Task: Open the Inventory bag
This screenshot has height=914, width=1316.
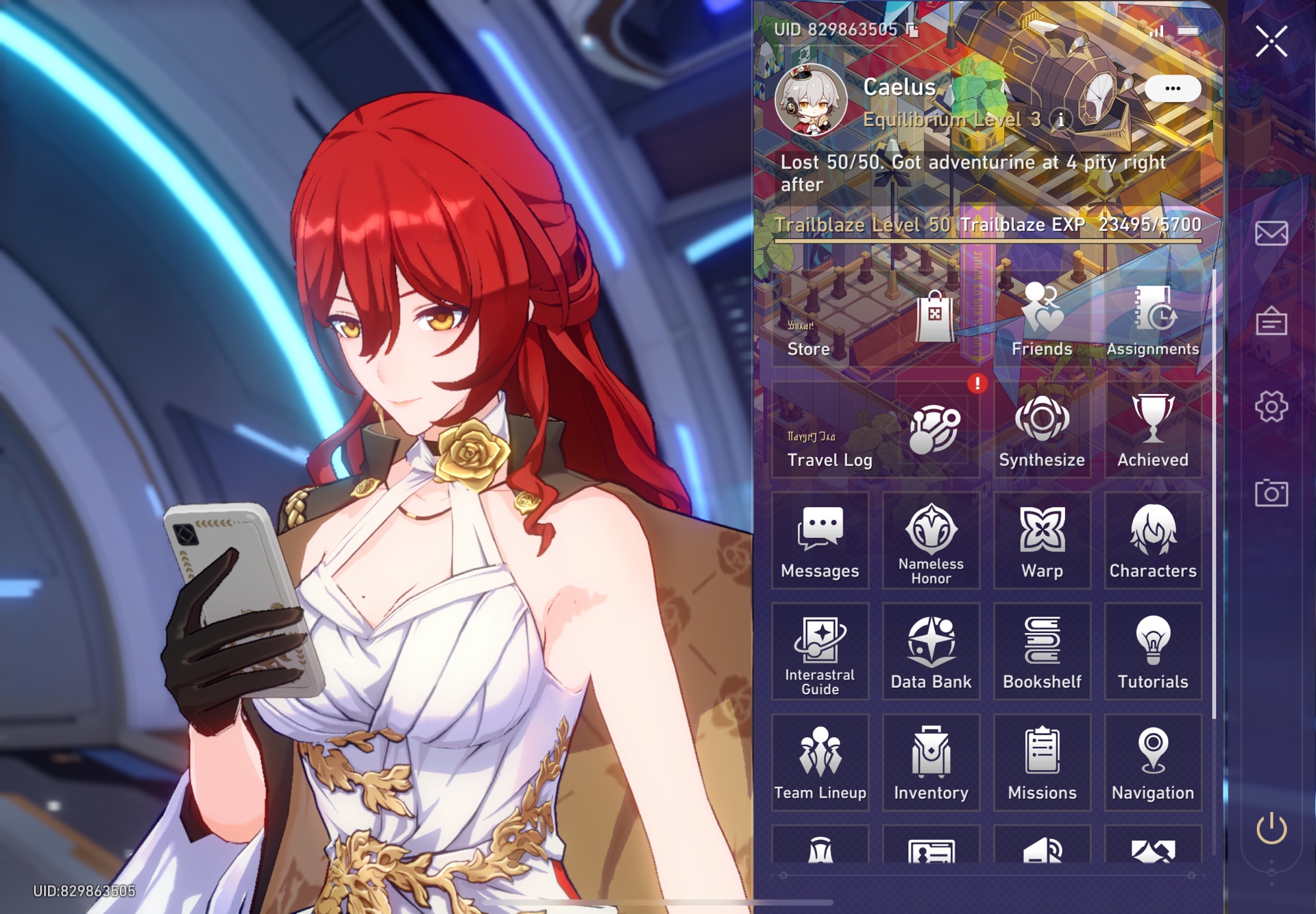Action: (x=931, y=763)
